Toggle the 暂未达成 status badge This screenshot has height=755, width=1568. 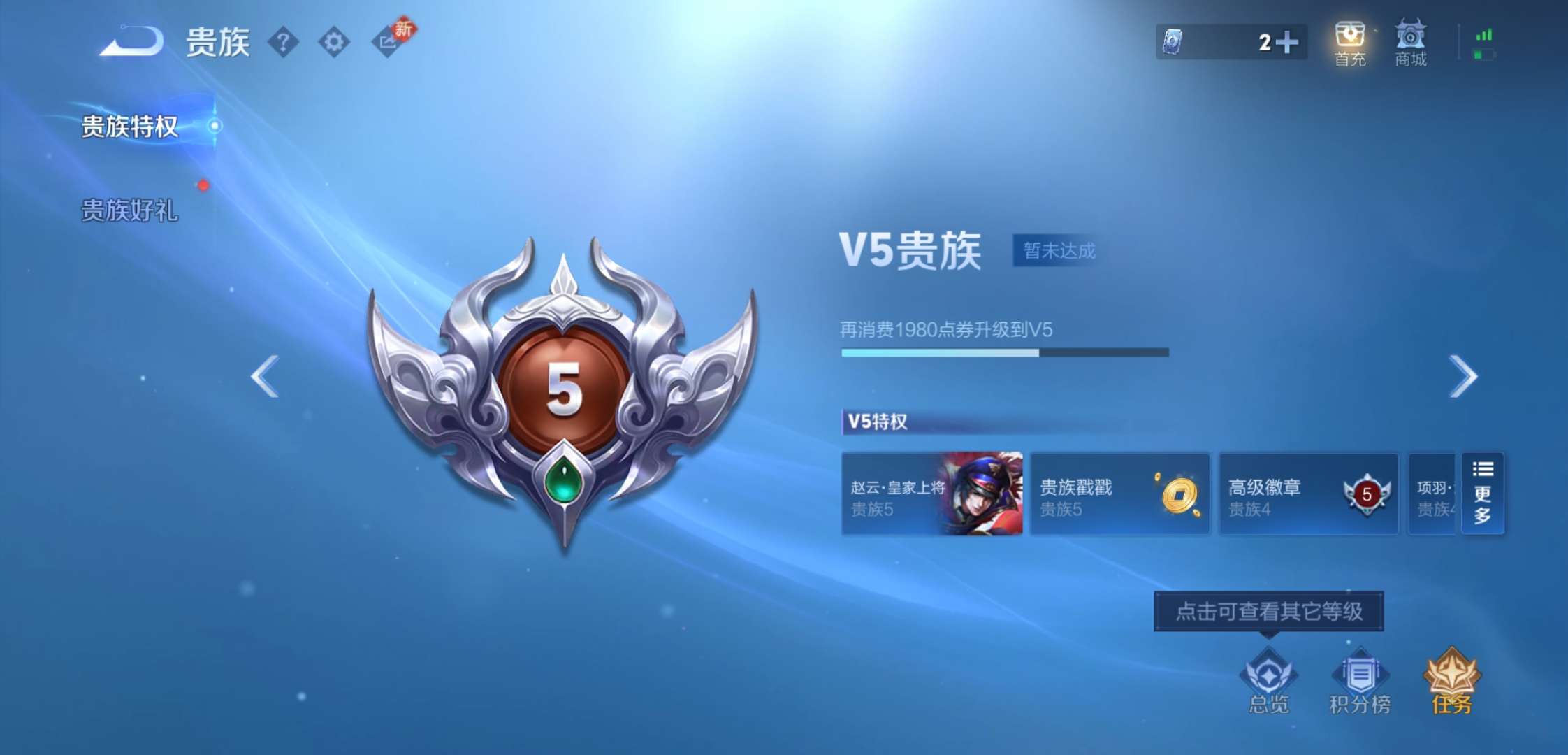[x=1056, y=250]
